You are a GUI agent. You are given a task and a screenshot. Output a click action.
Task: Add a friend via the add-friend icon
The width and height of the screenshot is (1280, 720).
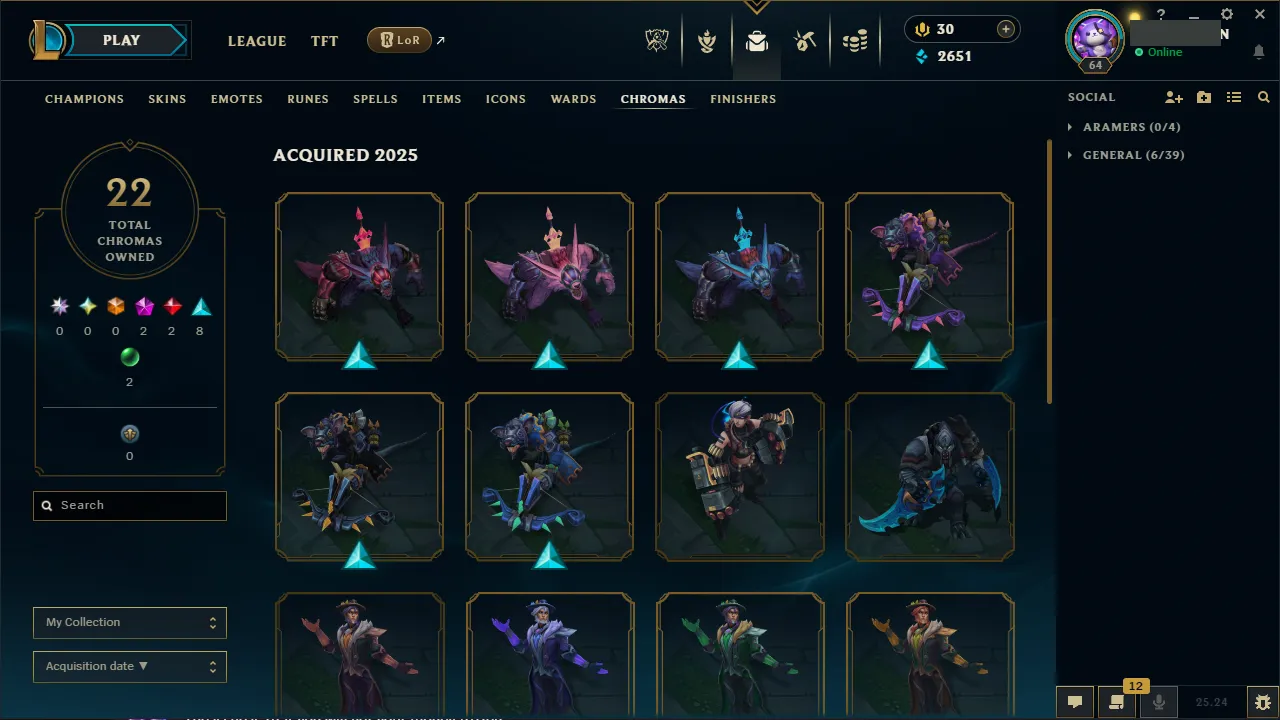[1173, 97]
